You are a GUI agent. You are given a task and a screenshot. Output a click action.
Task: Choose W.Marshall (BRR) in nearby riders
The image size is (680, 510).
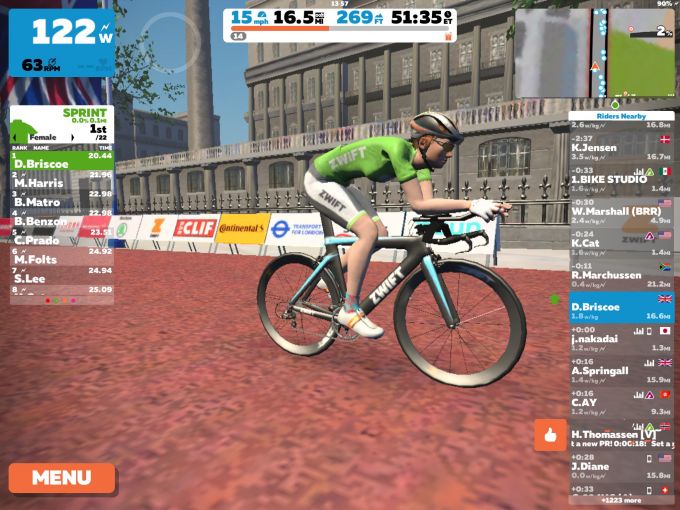[620, 212]
